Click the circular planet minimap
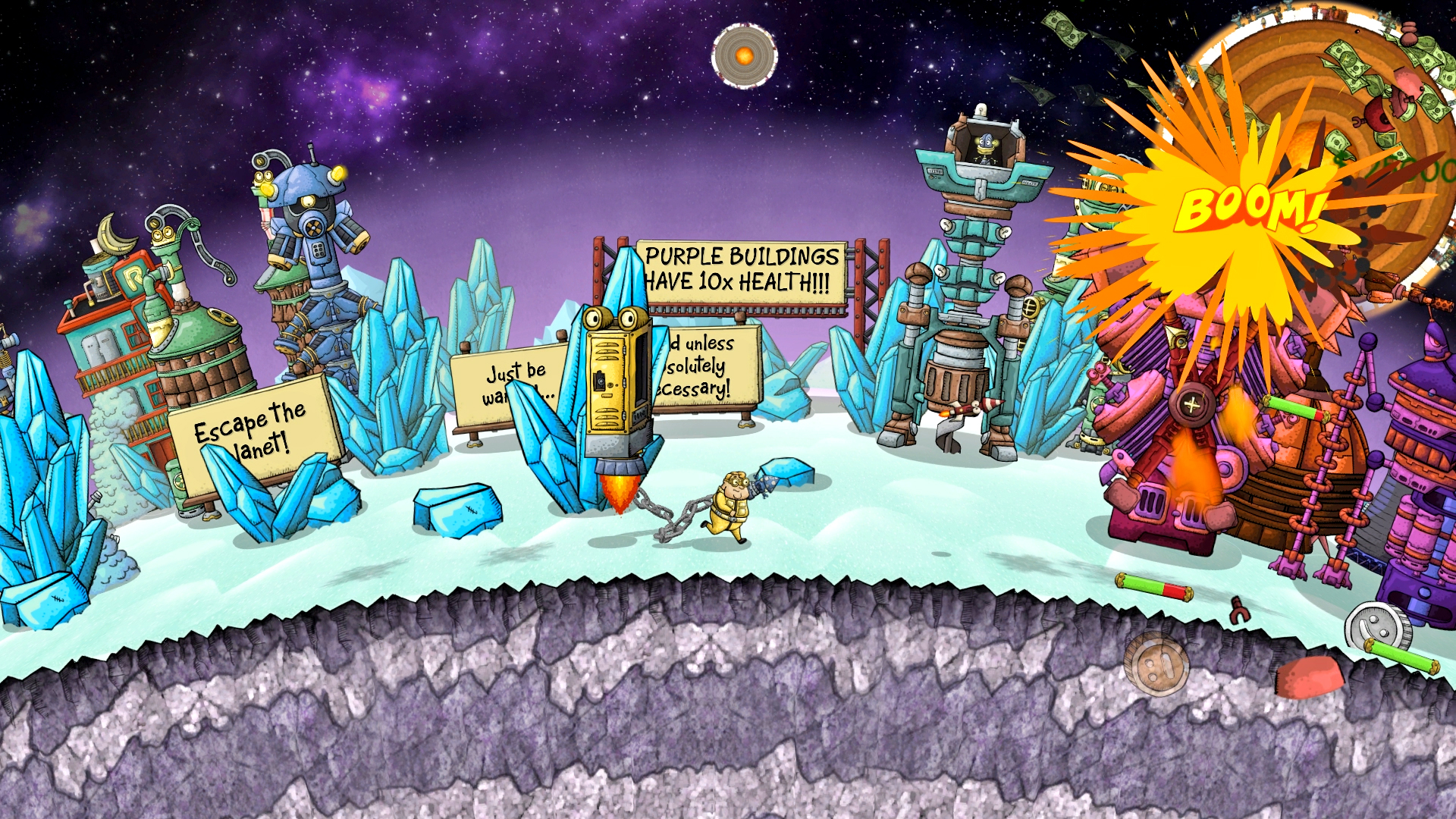The width and height of the screenshot is (1456, 819). 744,55
